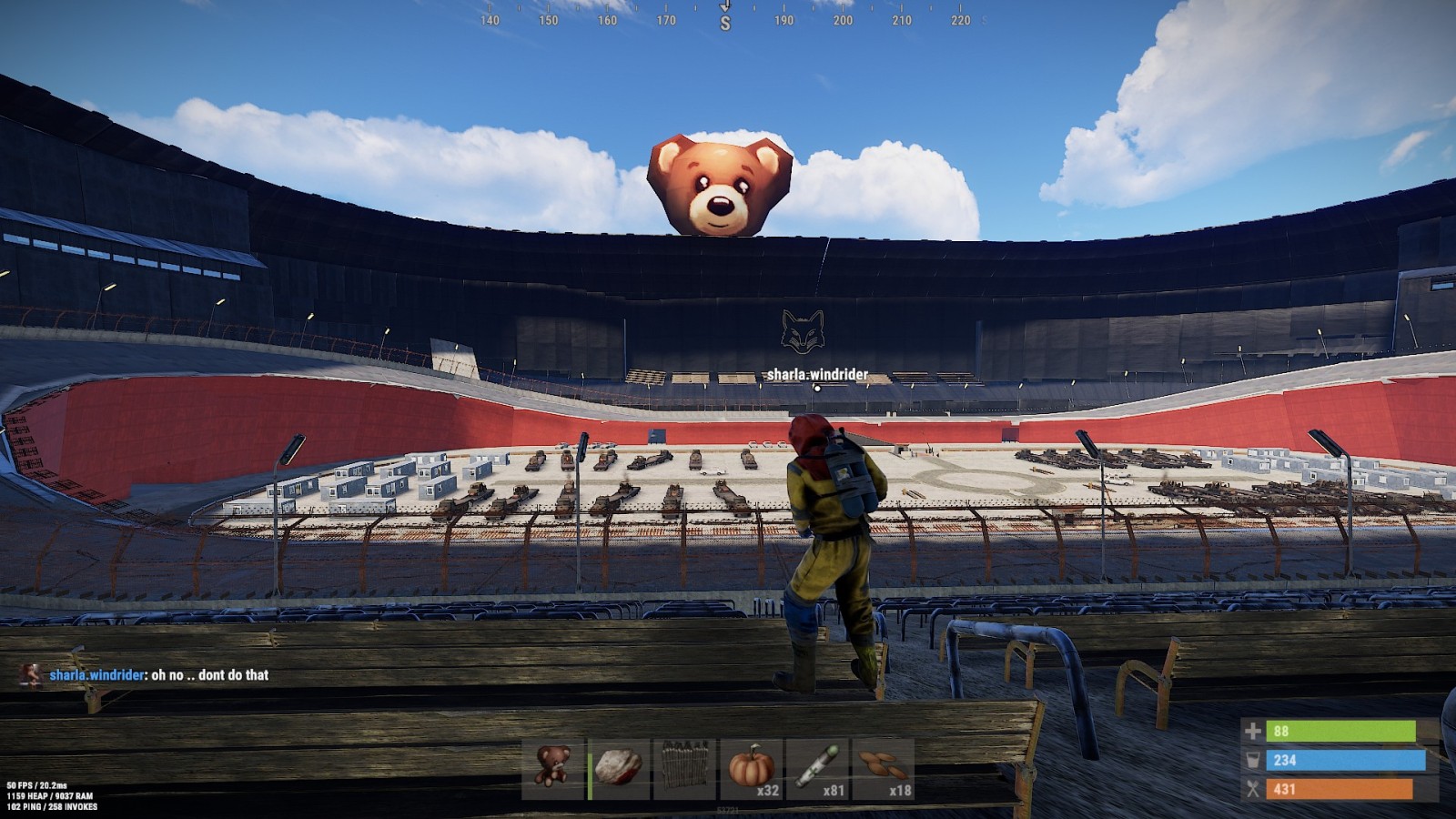
Task: Click sharla.windrider's name in the chat message
Action: tap(96, 675)
